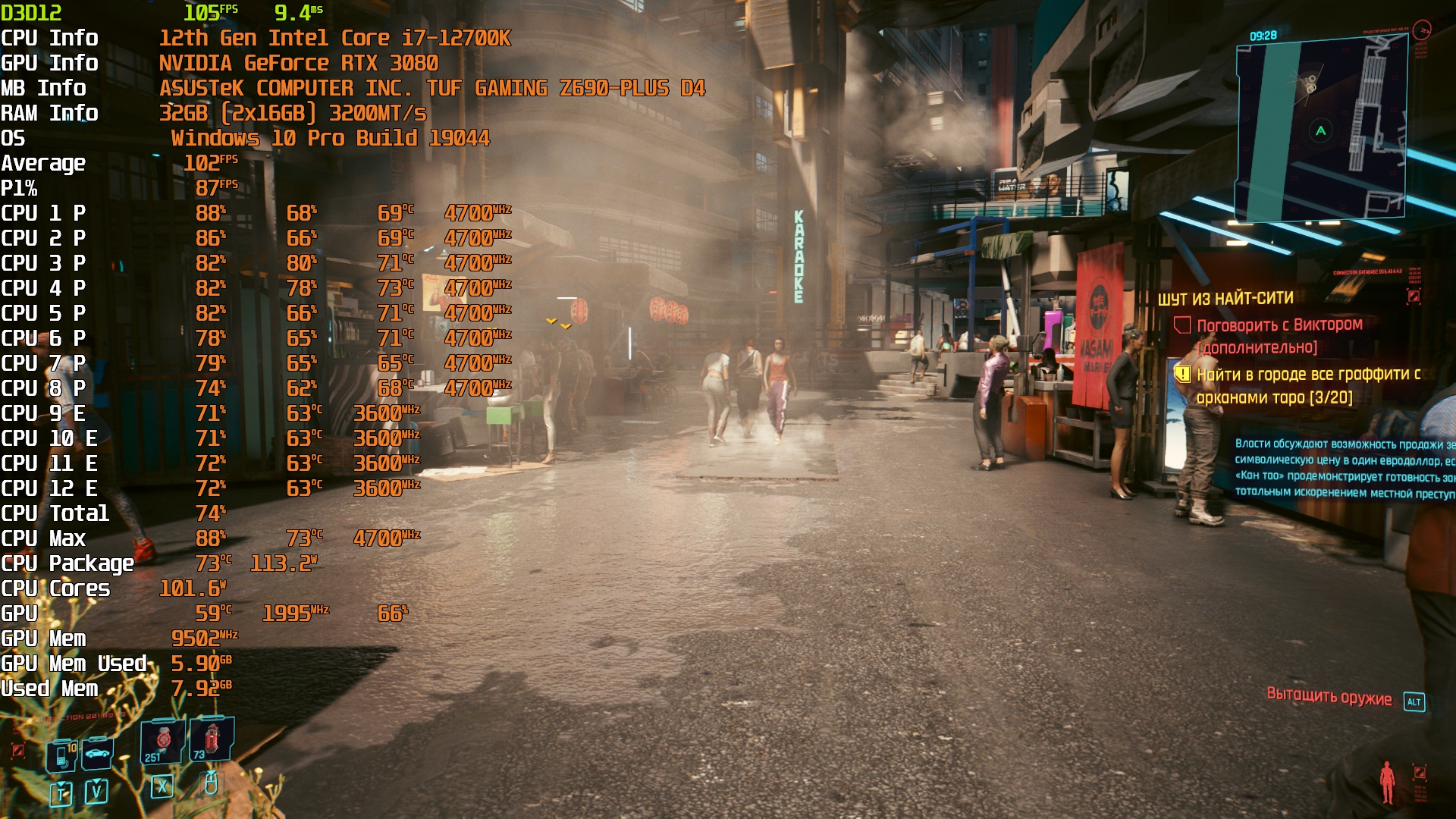
Task: Select the phone quick-slot icon
Action: (62, 755)
